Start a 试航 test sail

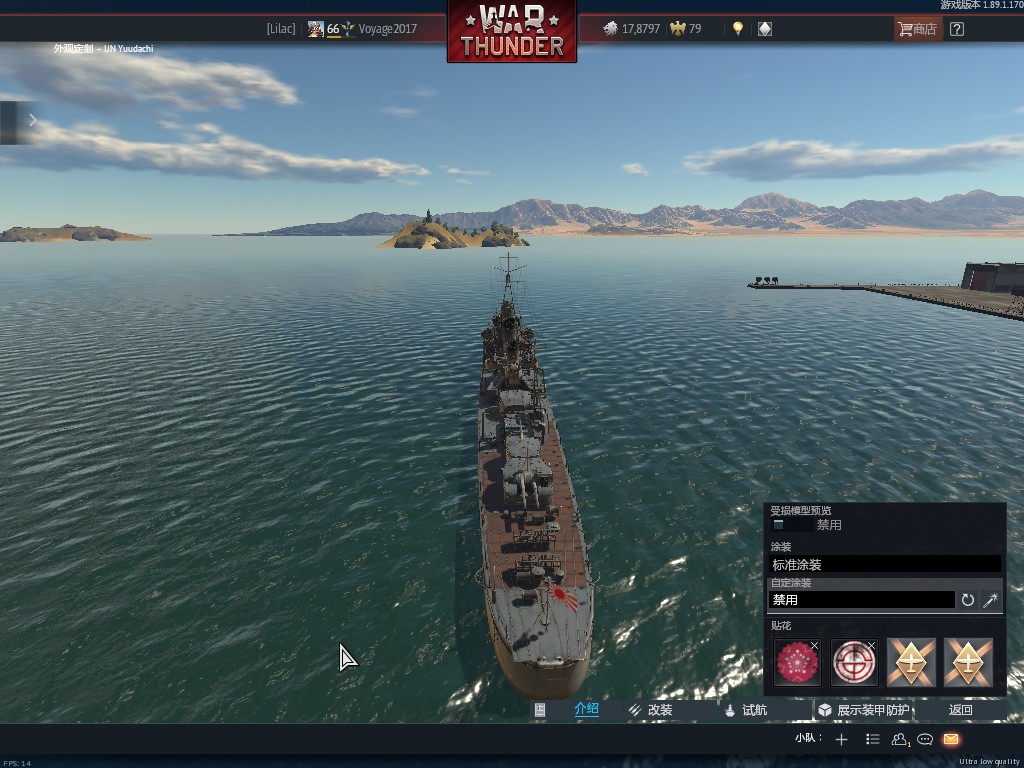coord(746,710)
